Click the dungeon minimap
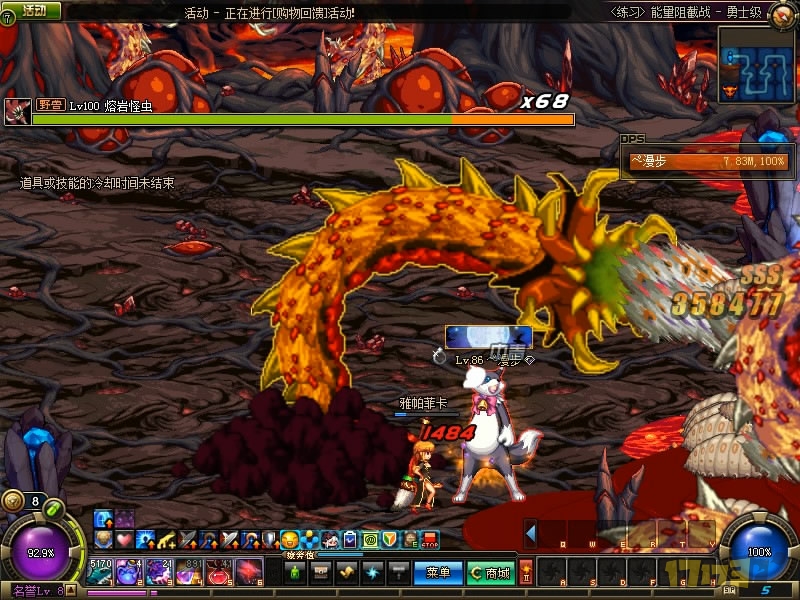Image resolution: width=800 pixels, height=600 pixels. click(x=755, y=62)
